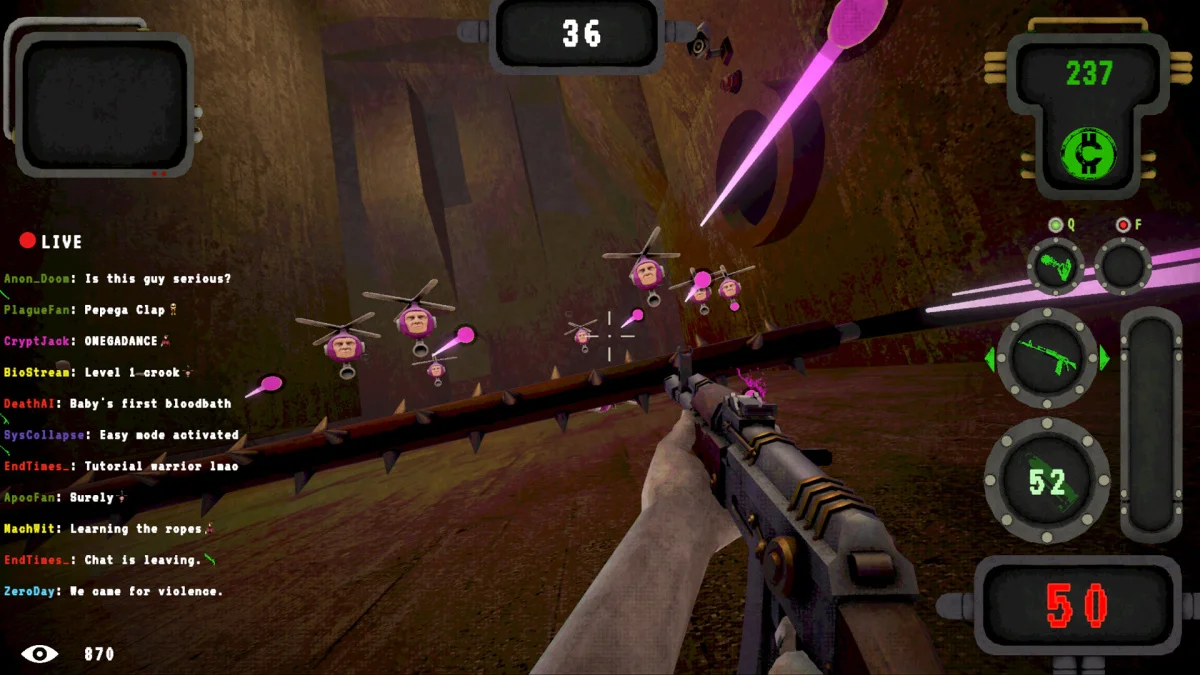The image size is (1200, 675).
Task: Click the viewer count eye icon
Action: 40,654
